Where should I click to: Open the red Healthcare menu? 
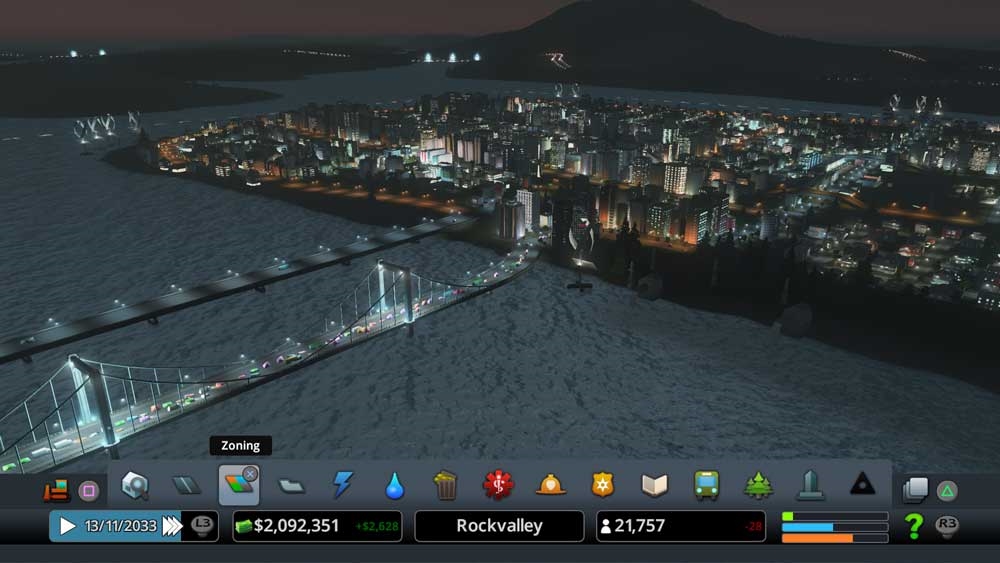(497, 486)
